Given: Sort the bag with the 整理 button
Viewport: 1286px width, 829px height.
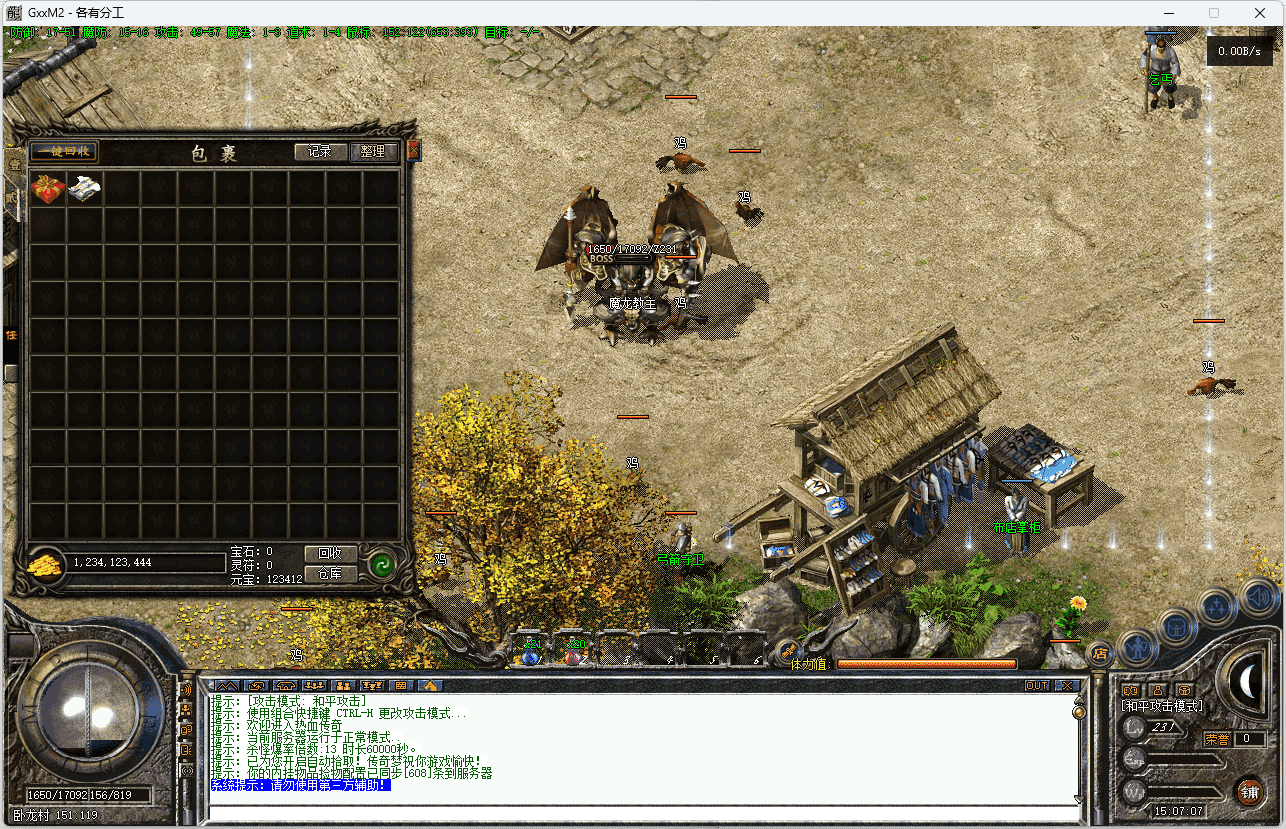Looking at the screenshot, I should 373,152.
